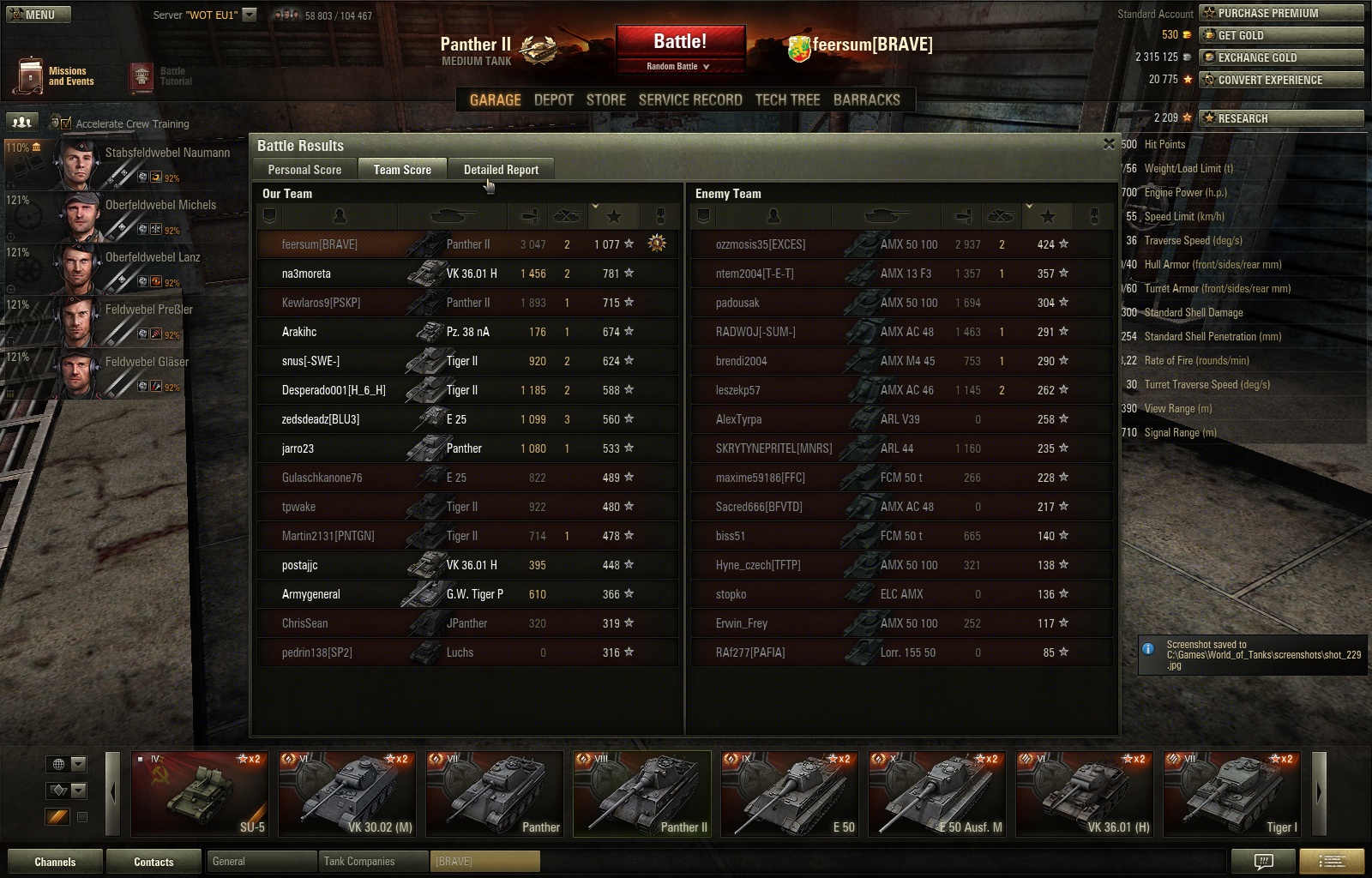The image size is (1372, 878).
Task: Click Purchase Premium button
Action: pos(1281,13)
